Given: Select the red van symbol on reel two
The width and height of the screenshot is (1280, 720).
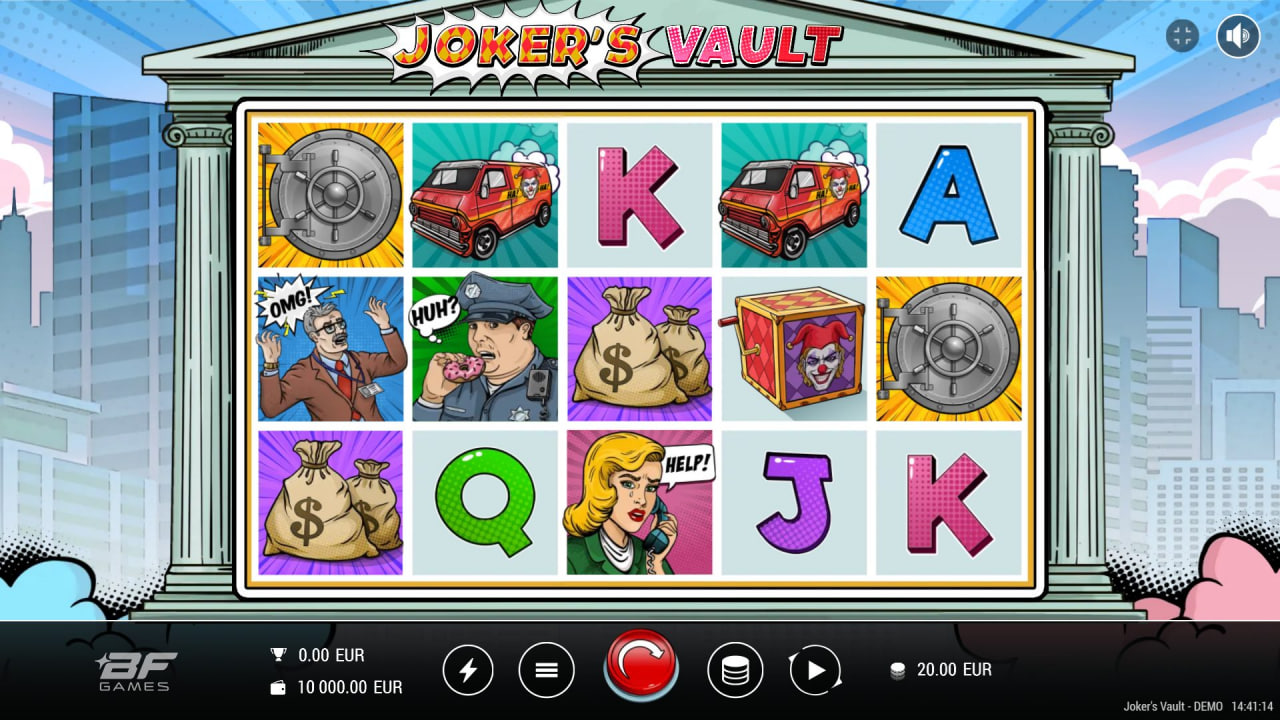Looking at the screenshot, I should (x=485, y=194).
